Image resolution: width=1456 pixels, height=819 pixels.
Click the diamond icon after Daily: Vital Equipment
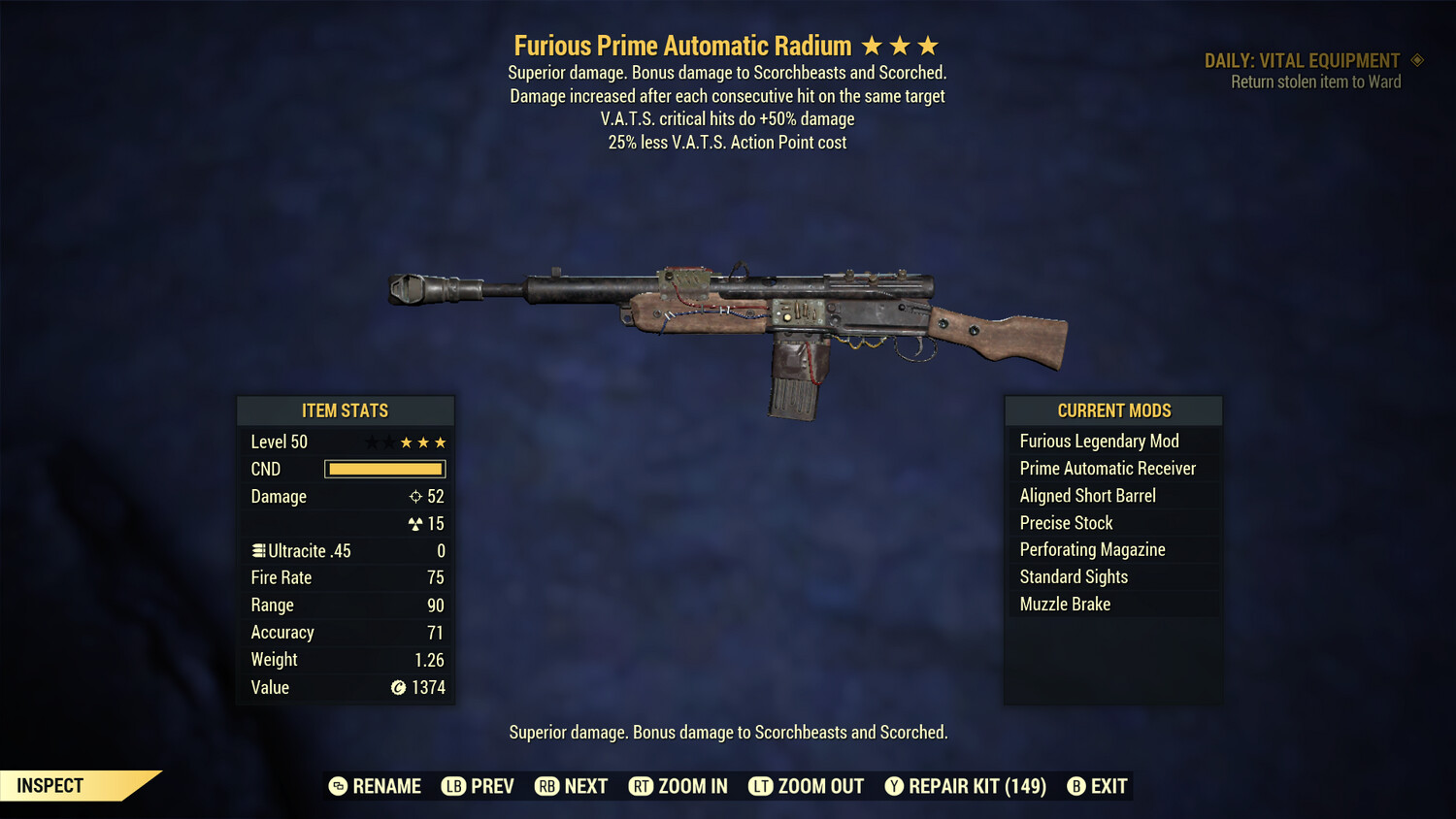tap(1416, 60)
